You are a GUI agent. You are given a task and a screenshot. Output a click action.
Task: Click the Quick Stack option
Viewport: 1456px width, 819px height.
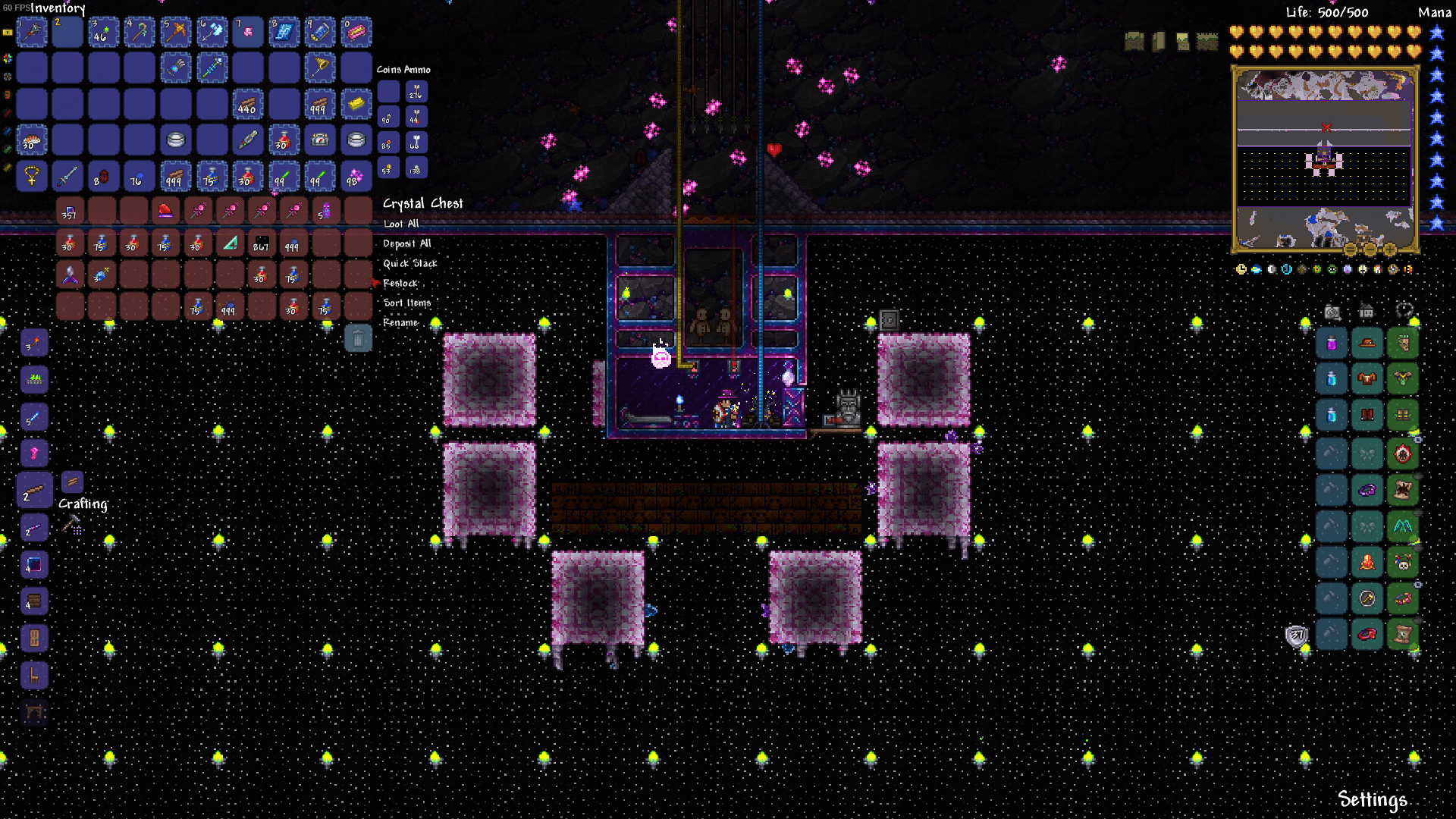[410, 263]
